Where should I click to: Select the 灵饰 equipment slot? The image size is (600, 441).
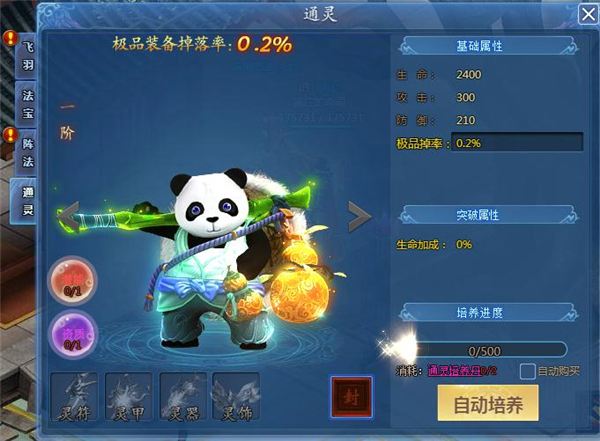236,397
